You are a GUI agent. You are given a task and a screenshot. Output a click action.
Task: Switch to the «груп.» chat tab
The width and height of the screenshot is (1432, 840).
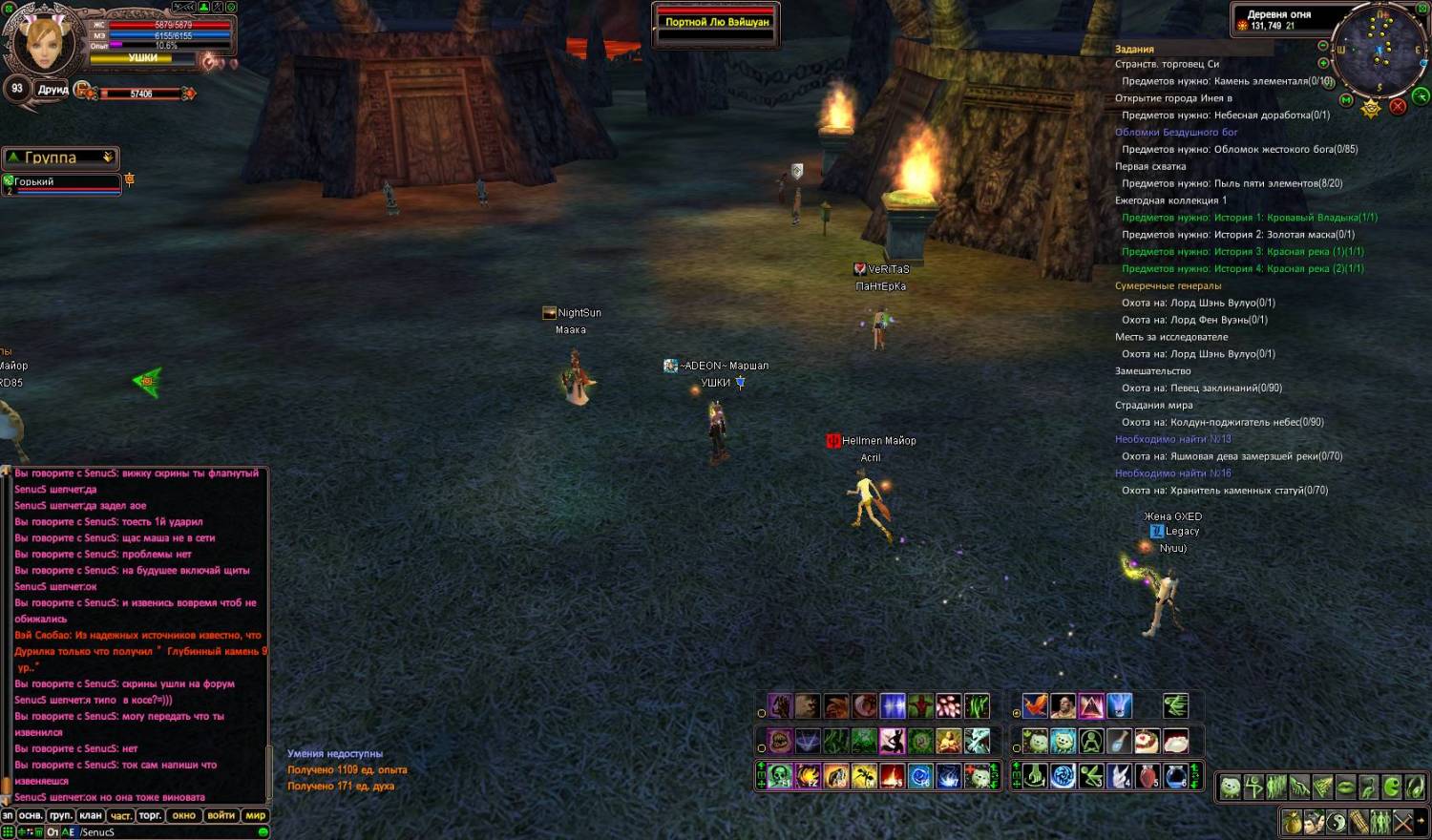click(61, 816)
